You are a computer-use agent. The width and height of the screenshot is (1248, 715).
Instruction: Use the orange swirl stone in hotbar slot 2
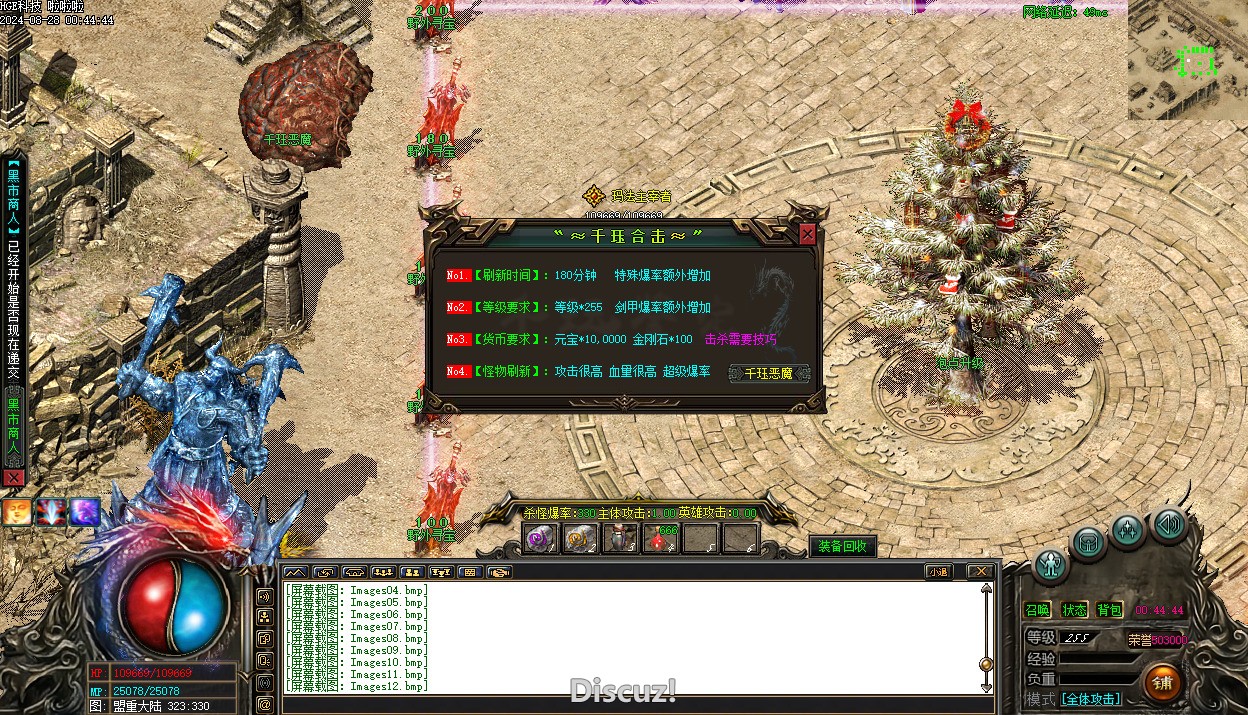(x=580, y=540)
